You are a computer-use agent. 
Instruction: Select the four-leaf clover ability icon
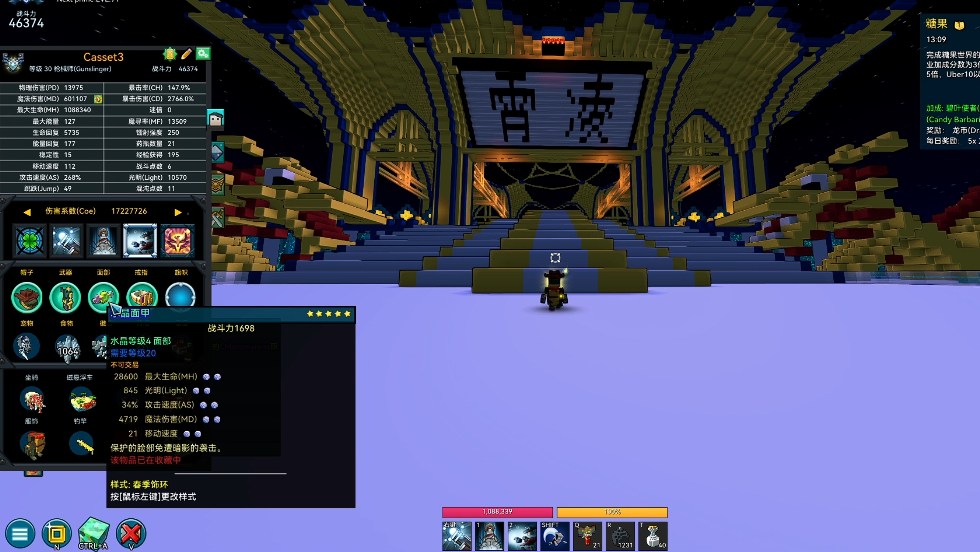tap(28, 240)
